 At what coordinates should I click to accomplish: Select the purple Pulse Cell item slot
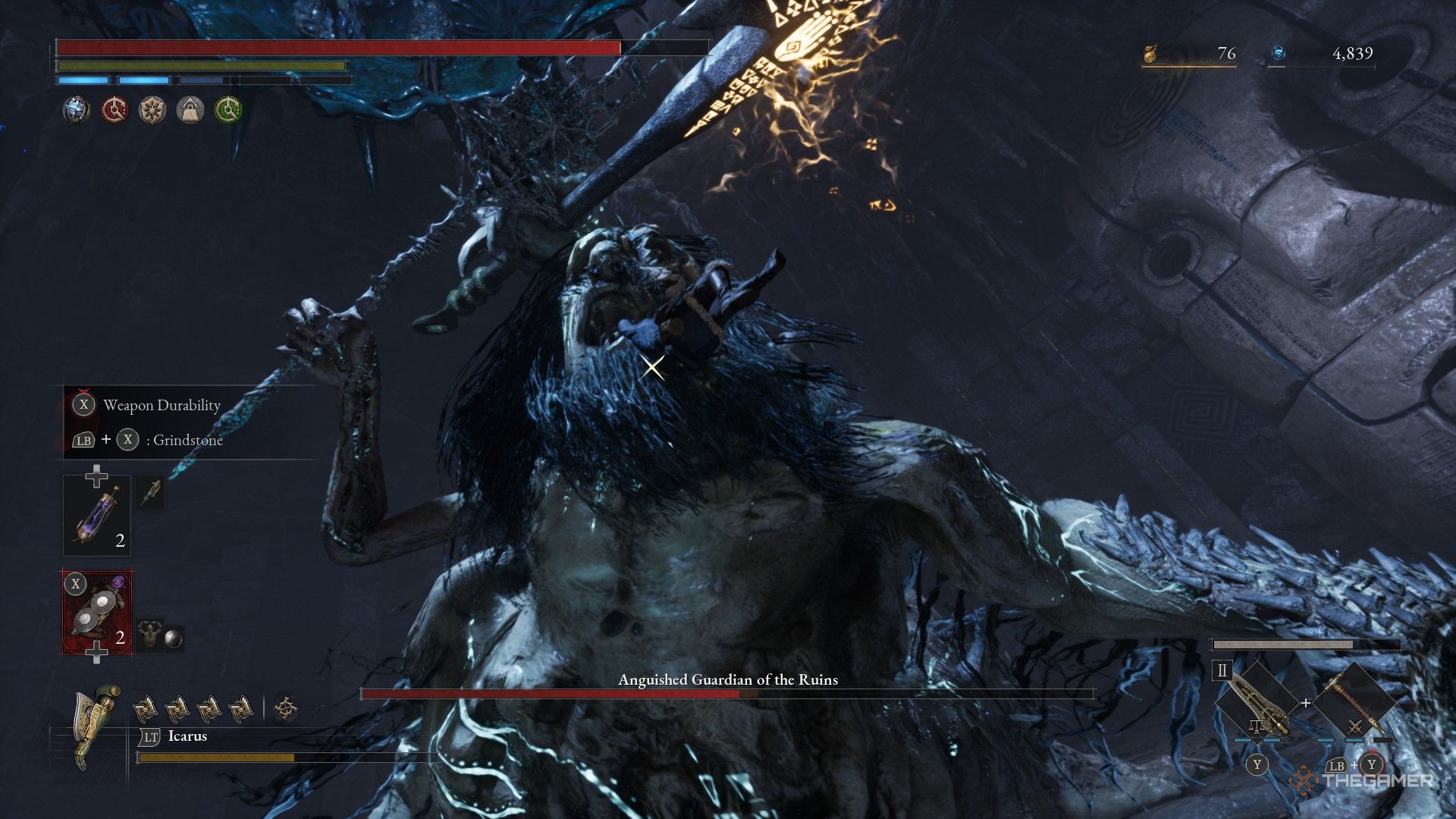tap(97, 516)
